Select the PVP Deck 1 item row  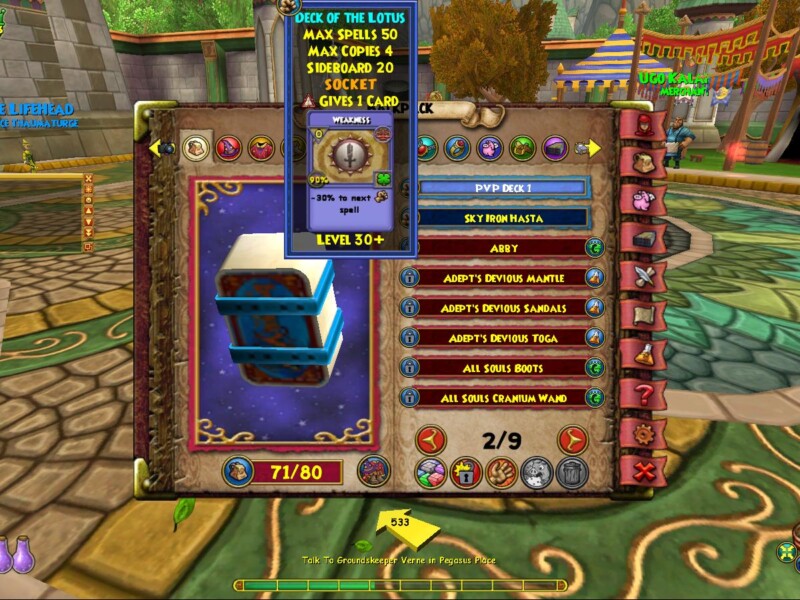pyautogui.click(x=502, y=187)
